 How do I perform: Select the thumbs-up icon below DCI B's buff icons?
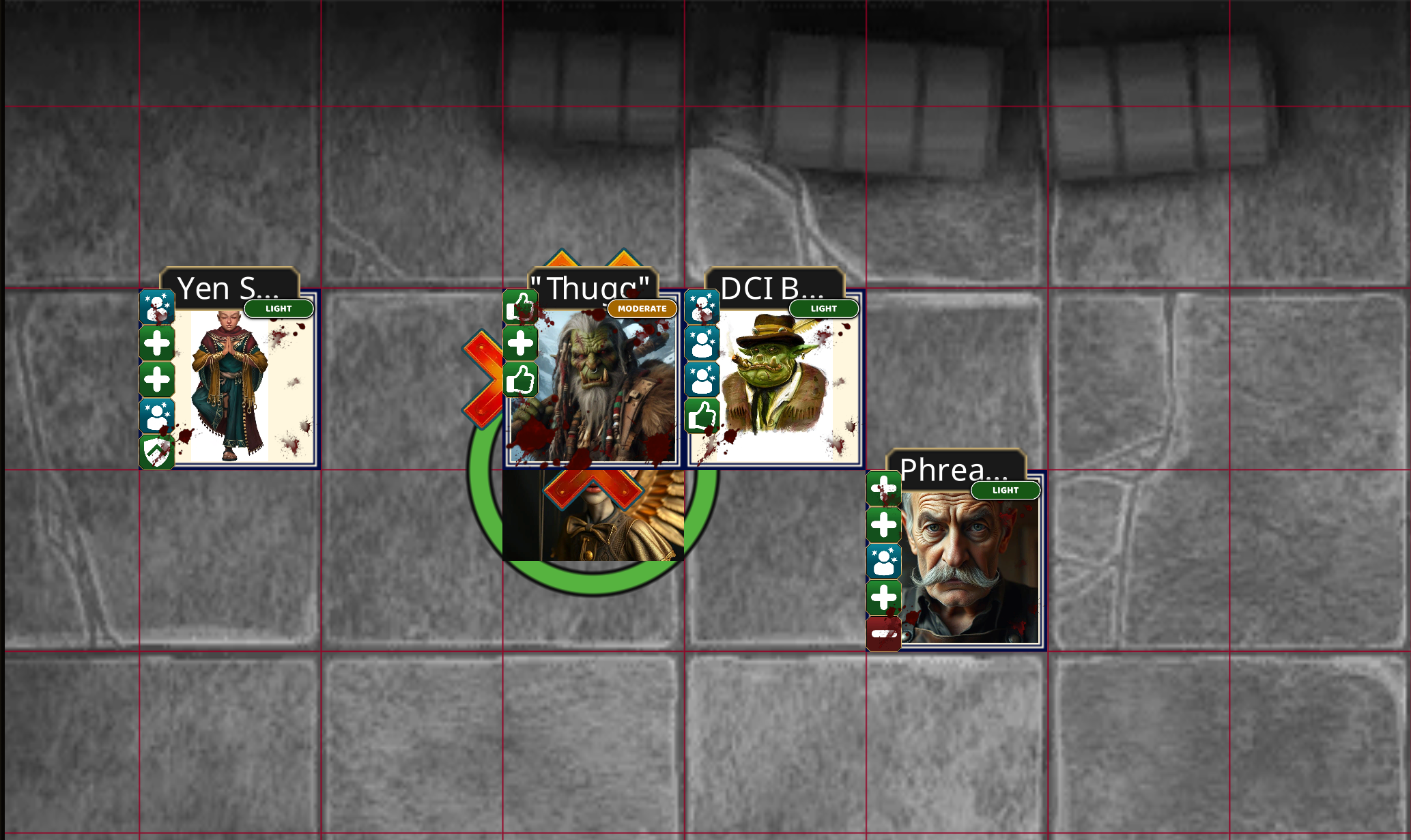click(x=703, y=413)
